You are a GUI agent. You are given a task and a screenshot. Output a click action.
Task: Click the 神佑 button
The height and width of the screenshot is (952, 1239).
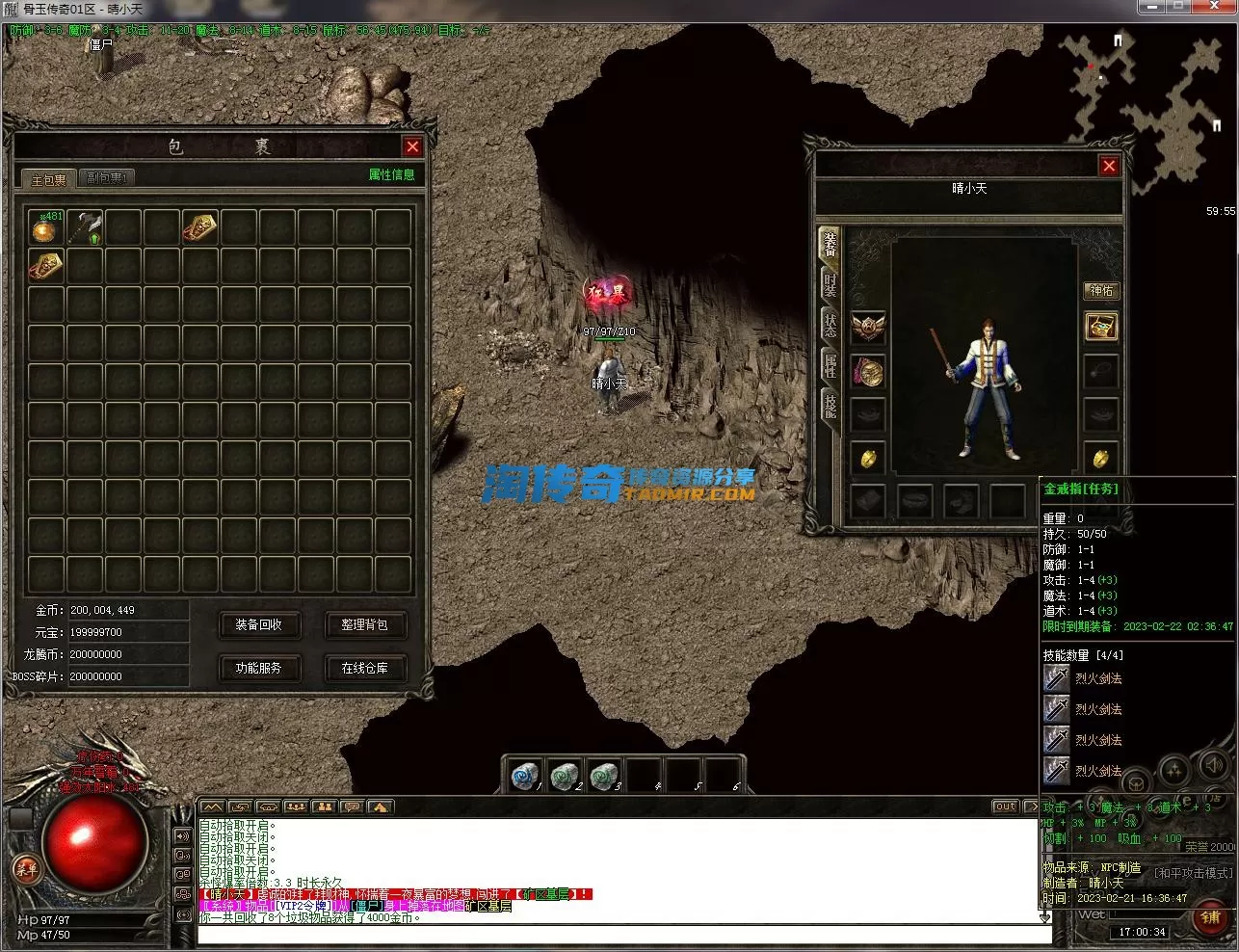pos(1101,290)
